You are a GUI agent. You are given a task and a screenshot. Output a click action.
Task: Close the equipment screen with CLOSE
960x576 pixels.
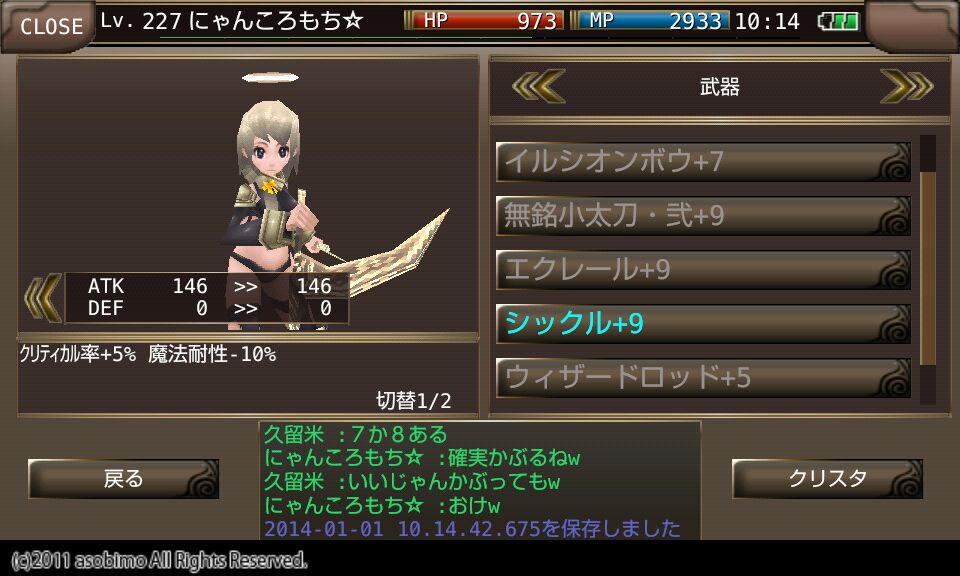click(x=50, y=26)
